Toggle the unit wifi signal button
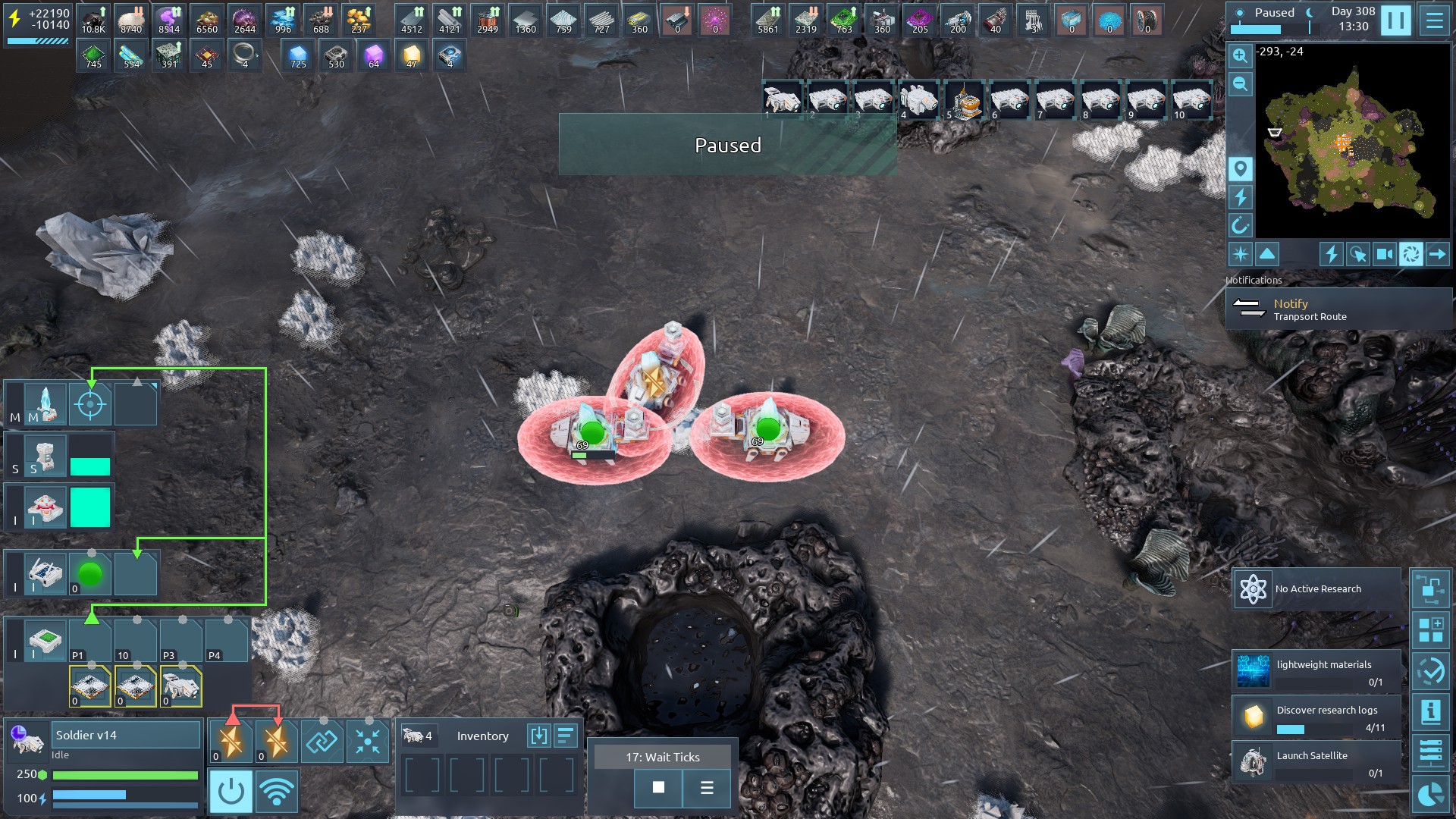Screen dimensions: 1456x819 click(x=276, y=792)
